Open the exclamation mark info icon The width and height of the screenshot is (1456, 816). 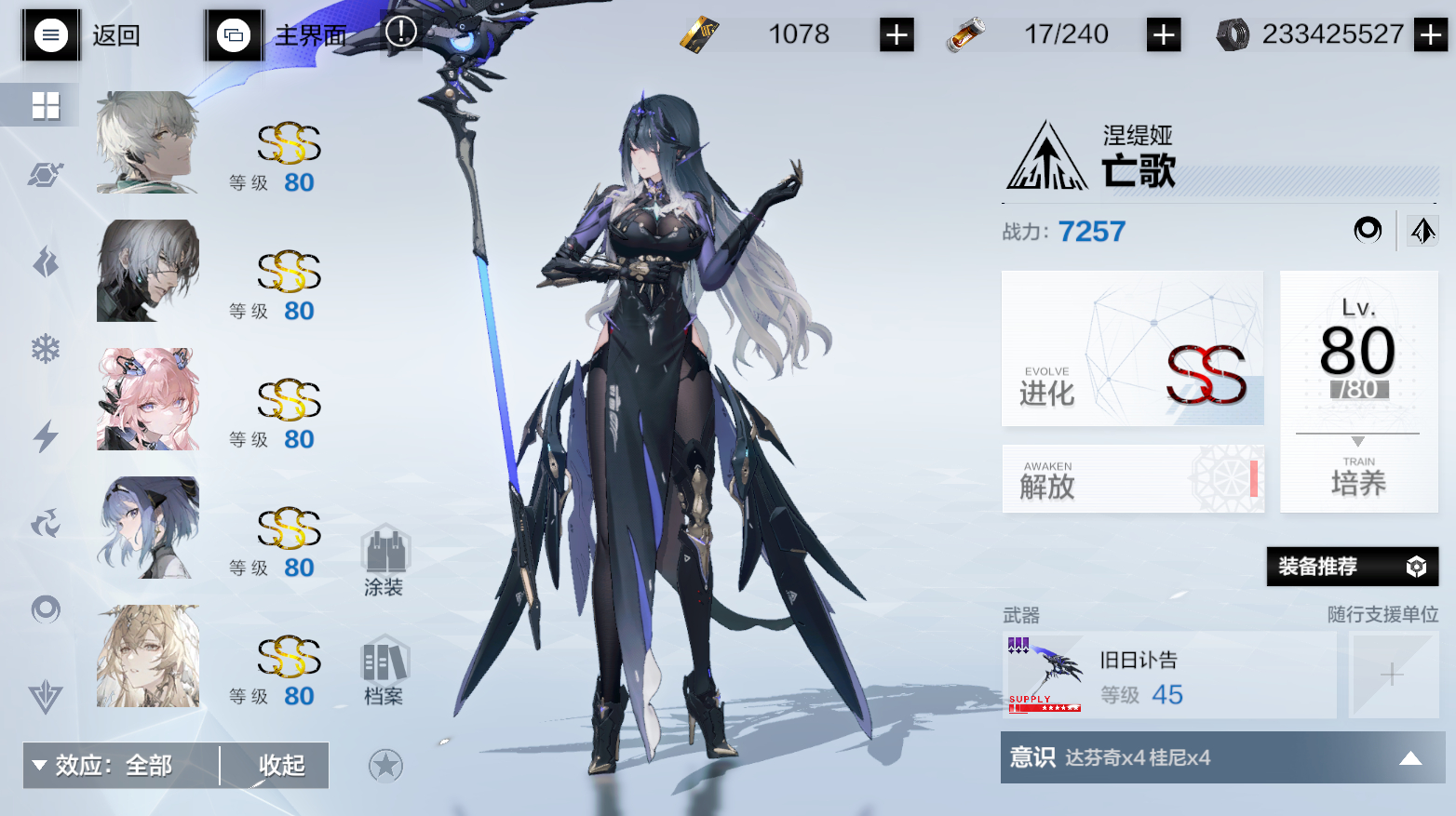click(x=400, y=32)
